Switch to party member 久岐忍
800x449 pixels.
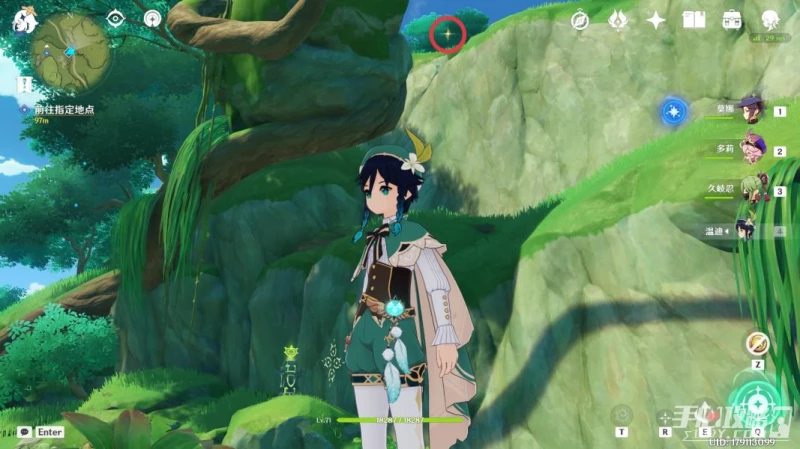click(751, 189)
